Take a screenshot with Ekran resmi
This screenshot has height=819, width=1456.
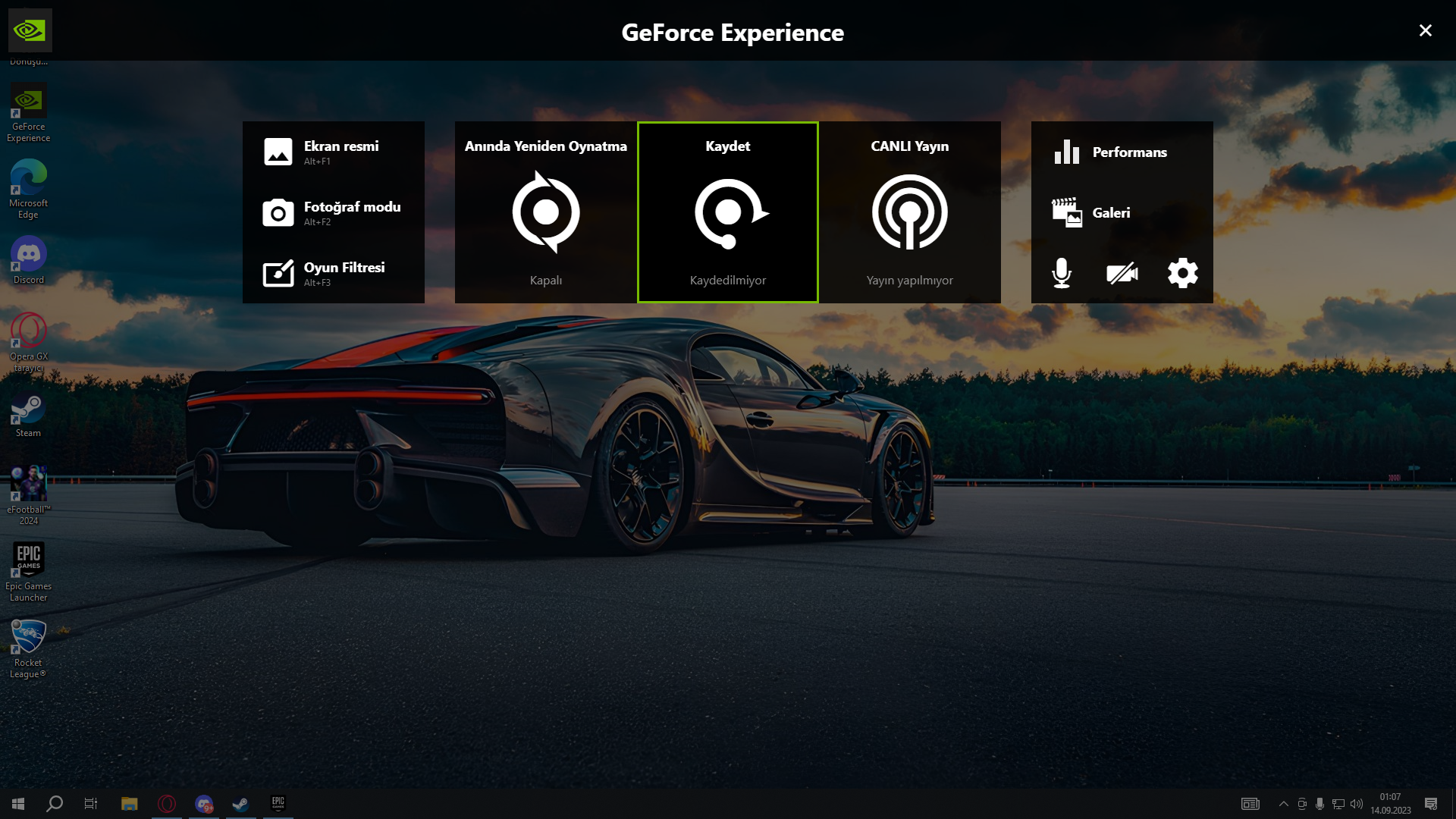coord(332,152)
